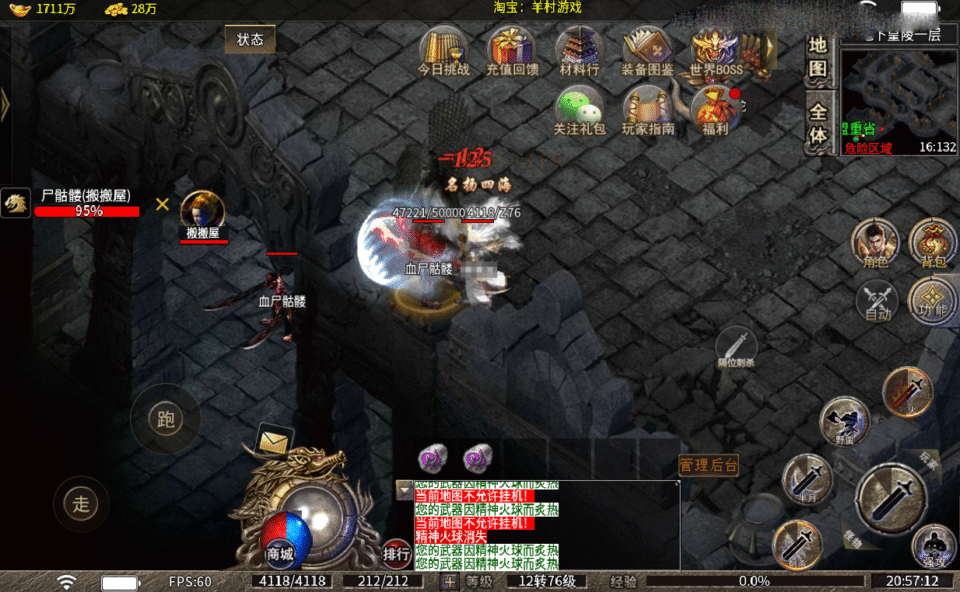Open the 排行 ranking button
The width and height of the screenshot is (960, 592).
click(396, 552)
